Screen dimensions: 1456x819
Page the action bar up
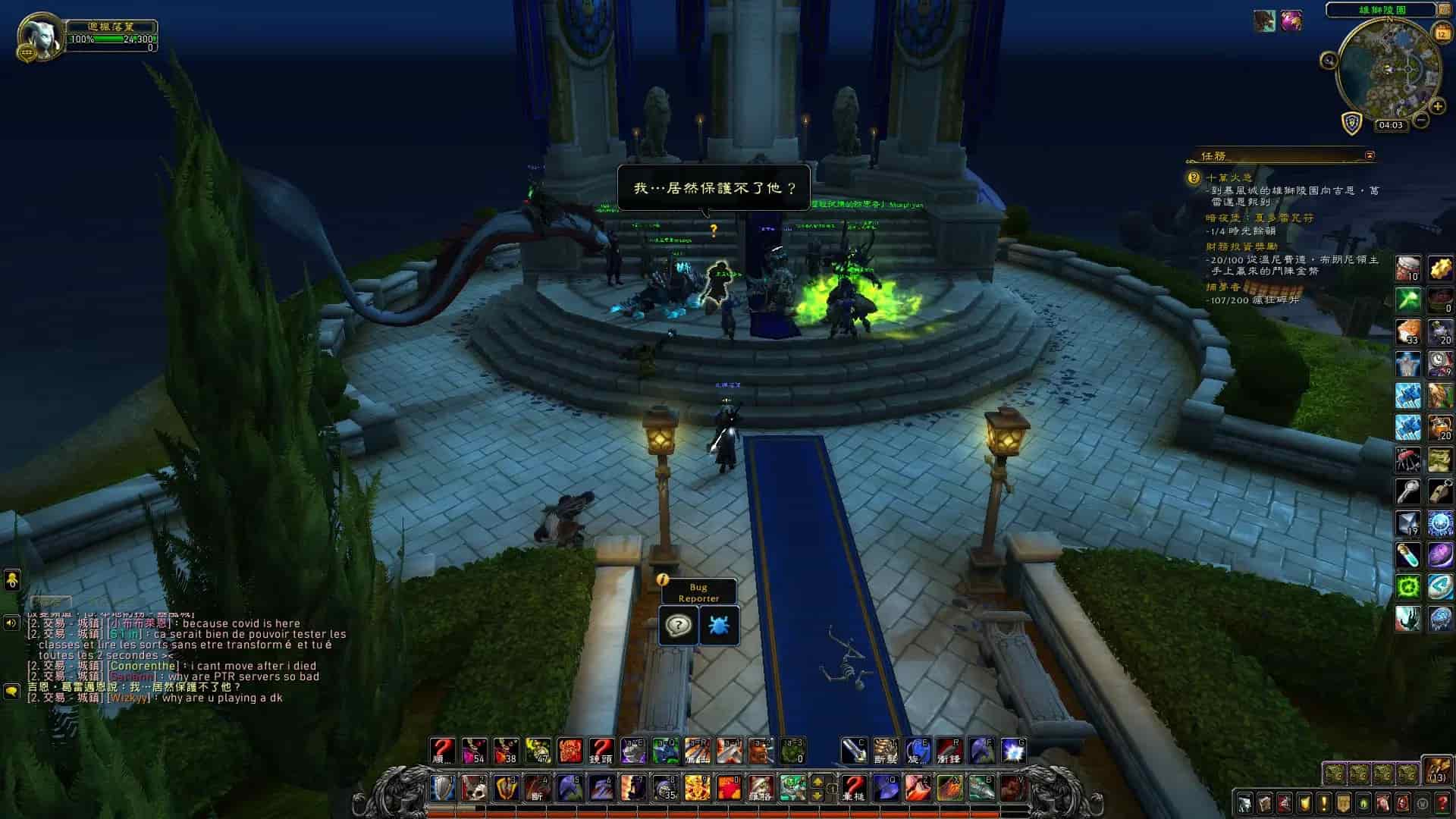pos(817,781)
